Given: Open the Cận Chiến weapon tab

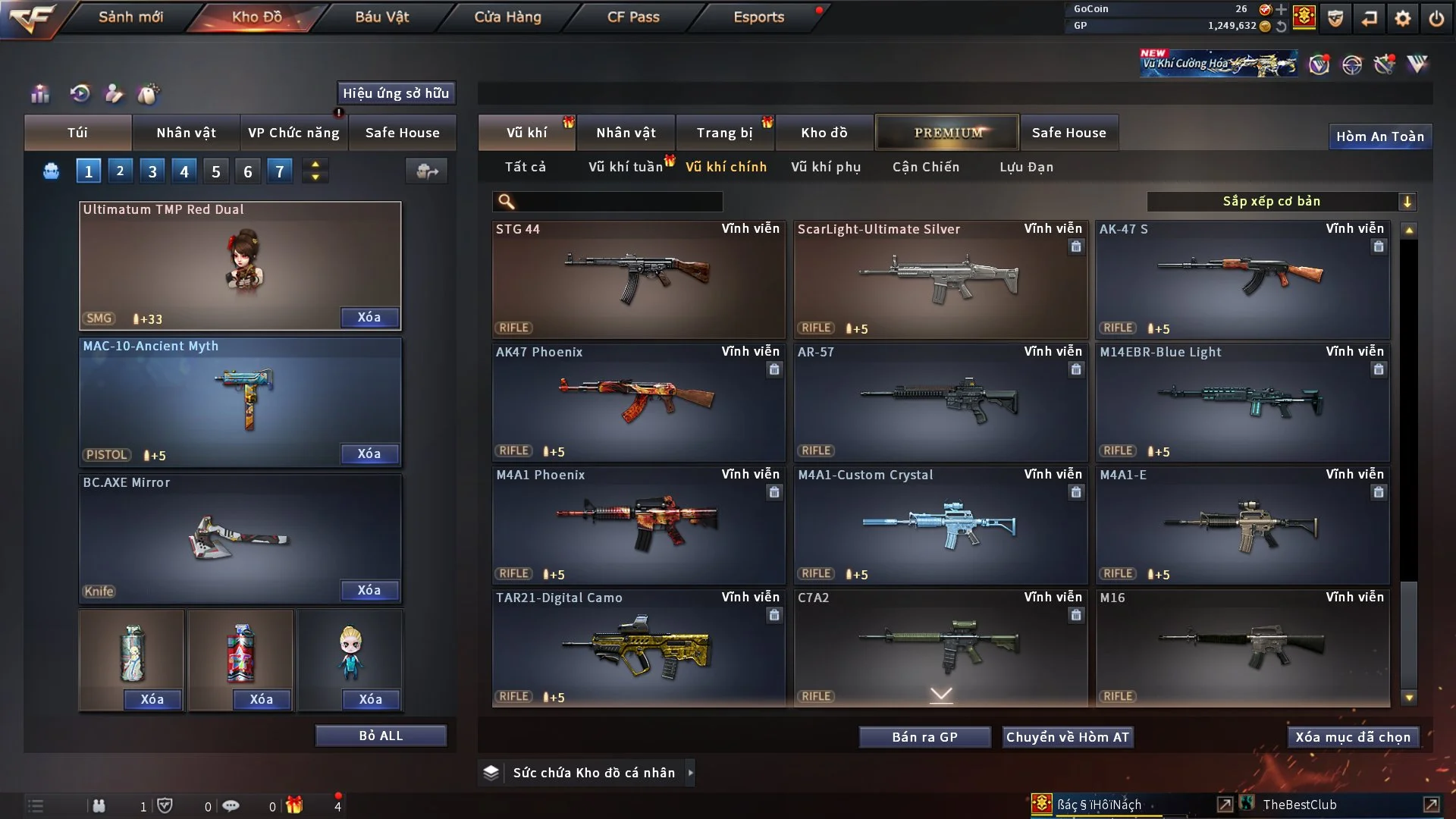Looking at the screenshot, I should point(926,167).
